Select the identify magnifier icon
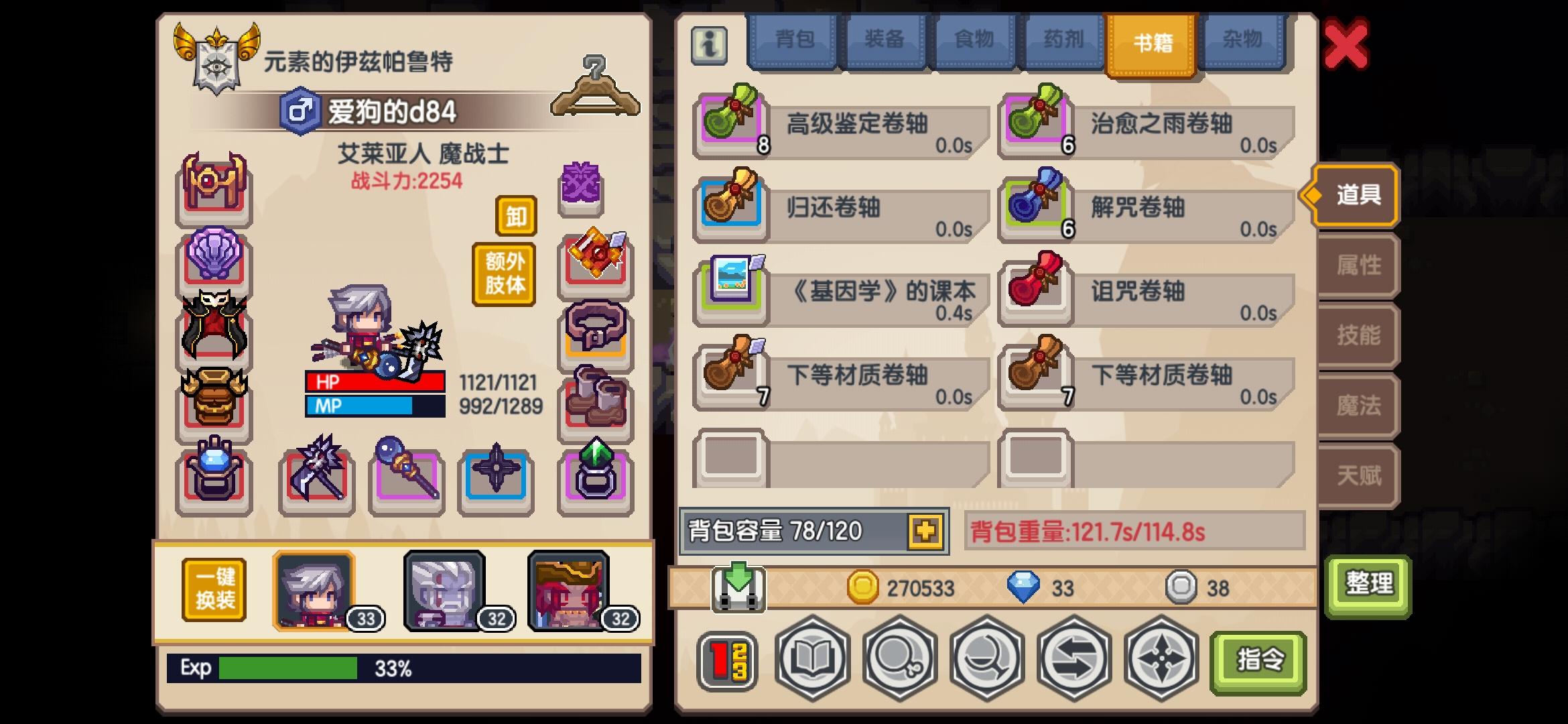The width and height of the screenshot is (1568, 724). [901, 660]
